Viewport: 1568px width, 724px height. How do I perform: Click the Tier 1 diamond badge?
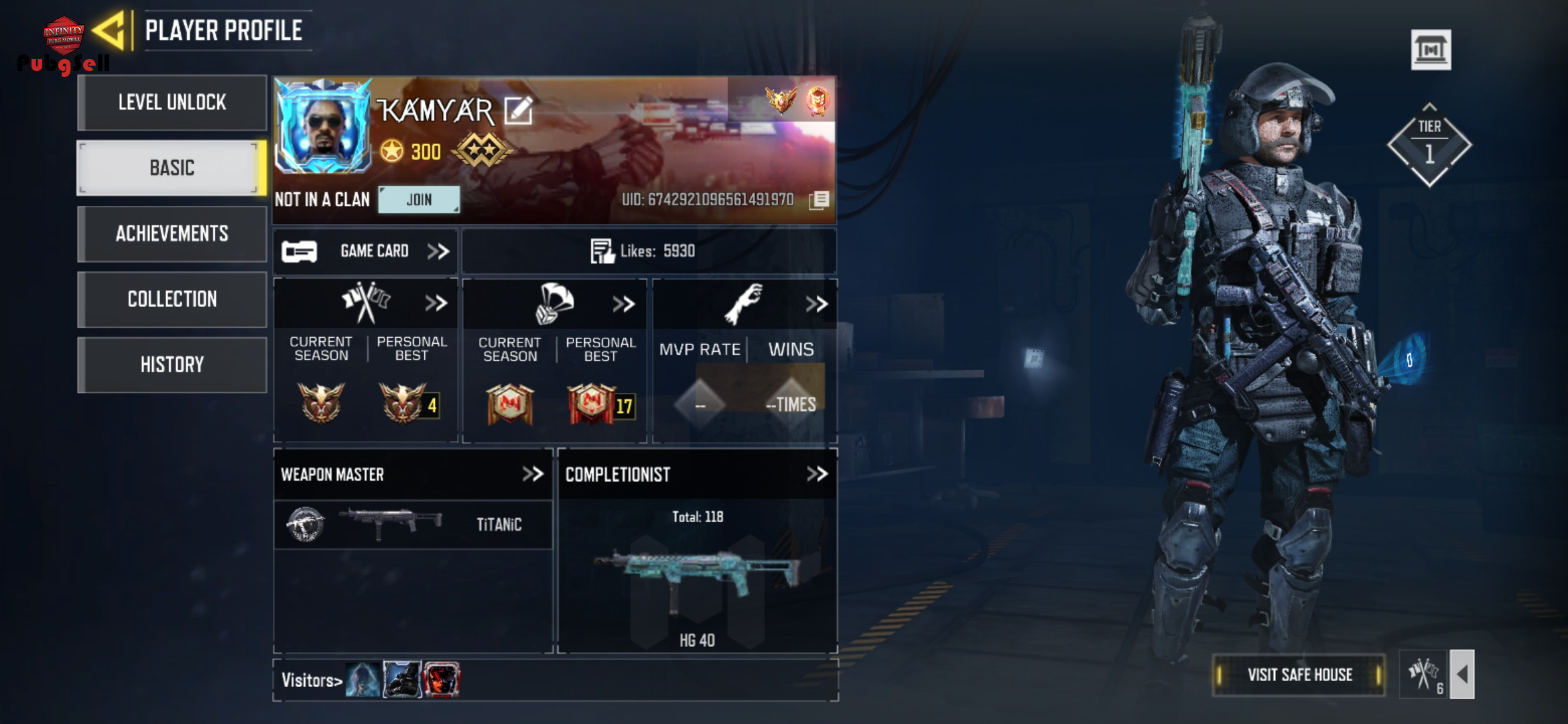(x=1429, y=145)
